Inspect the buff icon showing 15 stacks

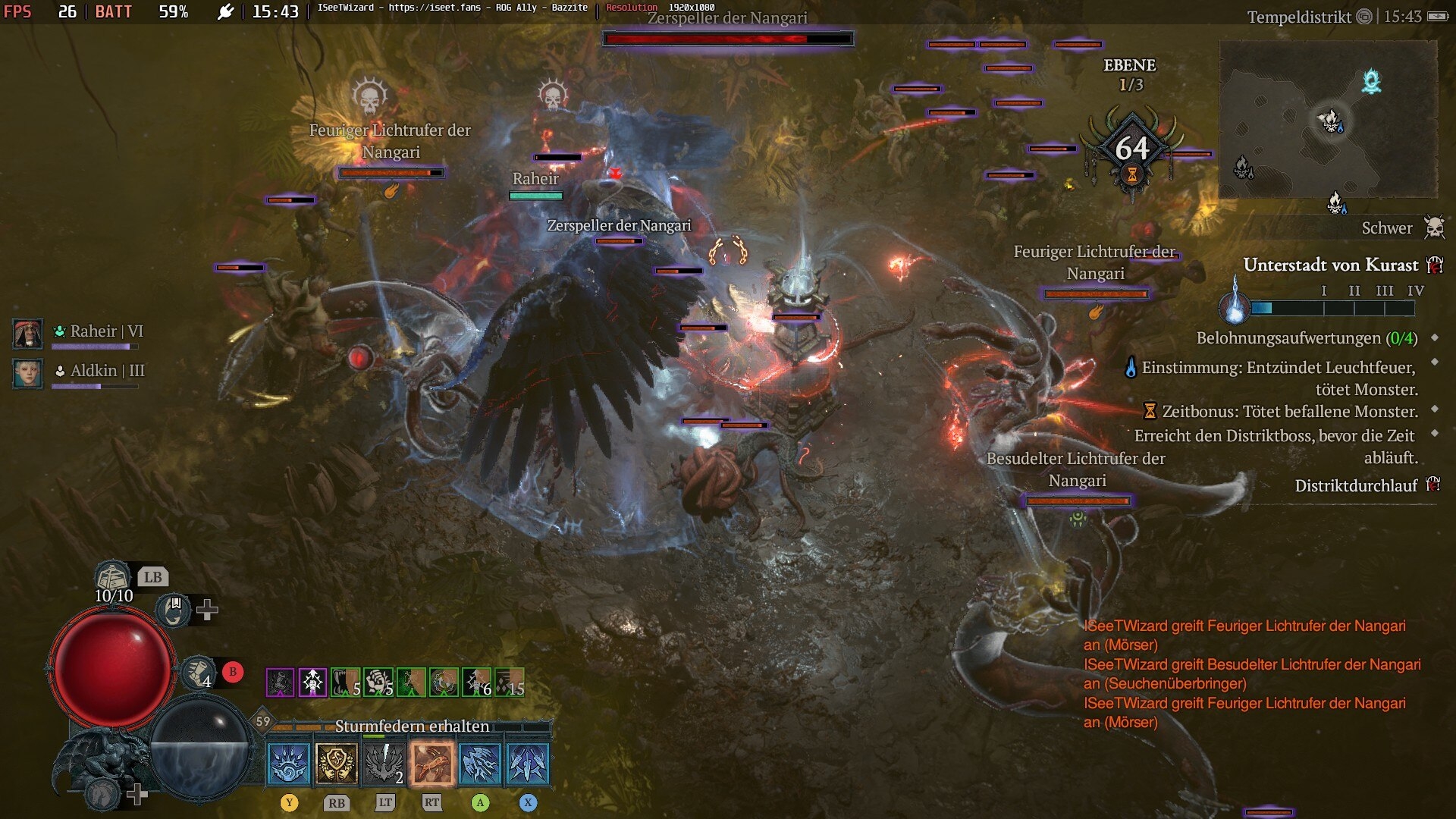(510, 682)
